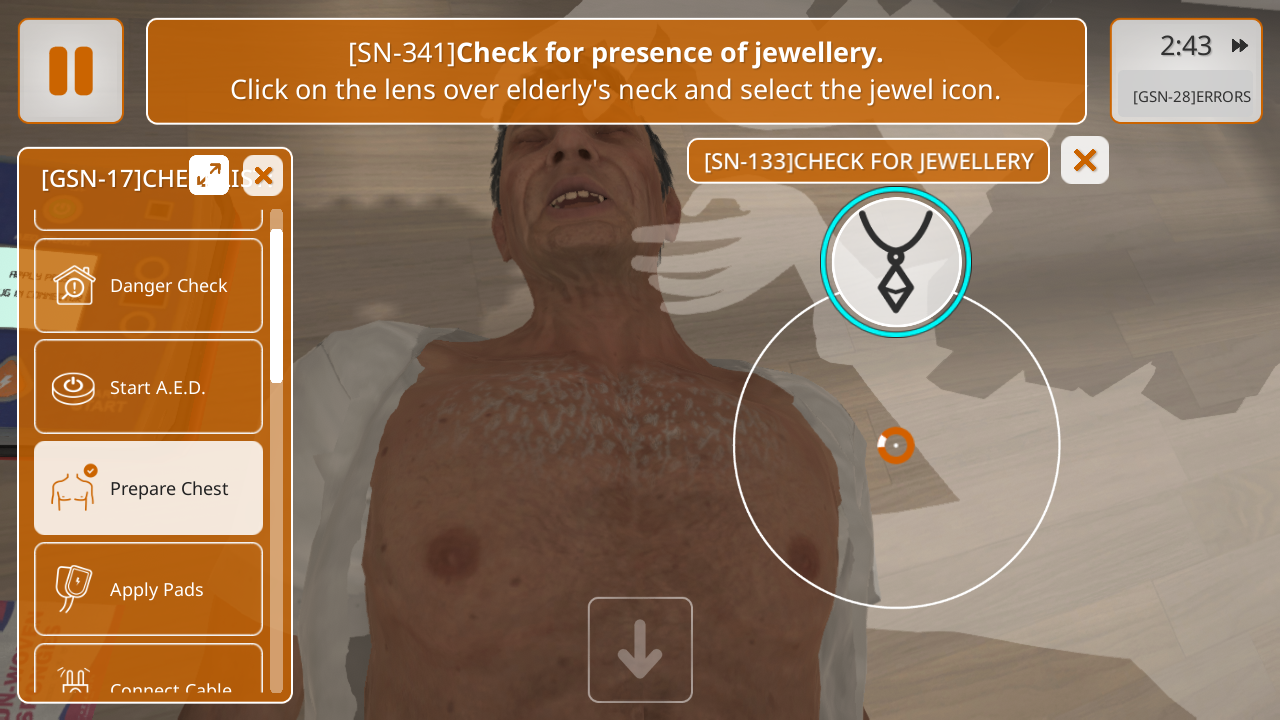Expand the checklist panel

click(209, 175)
